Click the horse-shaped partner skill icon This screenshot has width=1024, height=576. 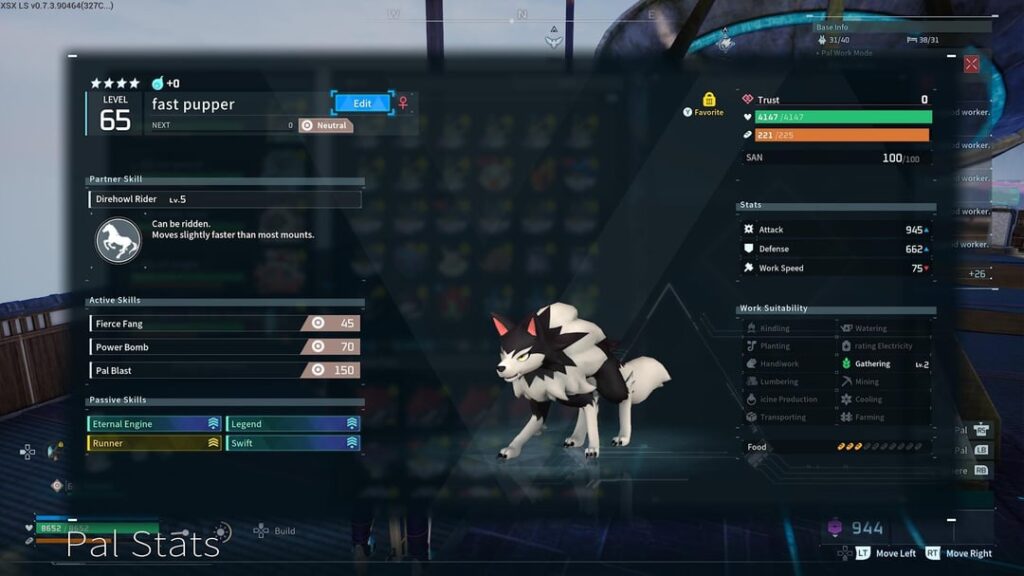(118, 241)
